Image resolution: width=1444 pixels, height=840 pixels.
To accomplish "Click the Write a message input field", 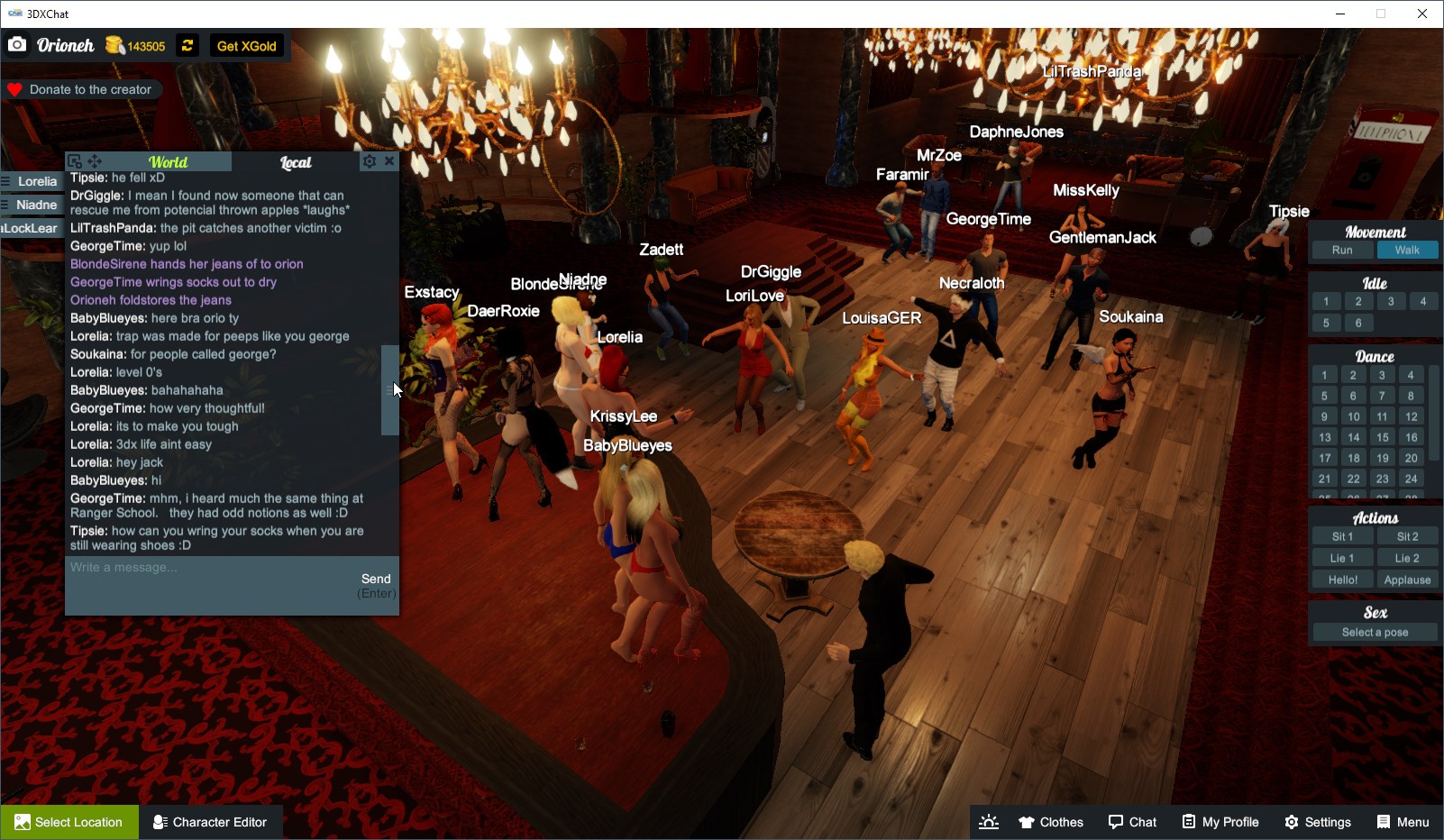I will (x=180, y=568).
